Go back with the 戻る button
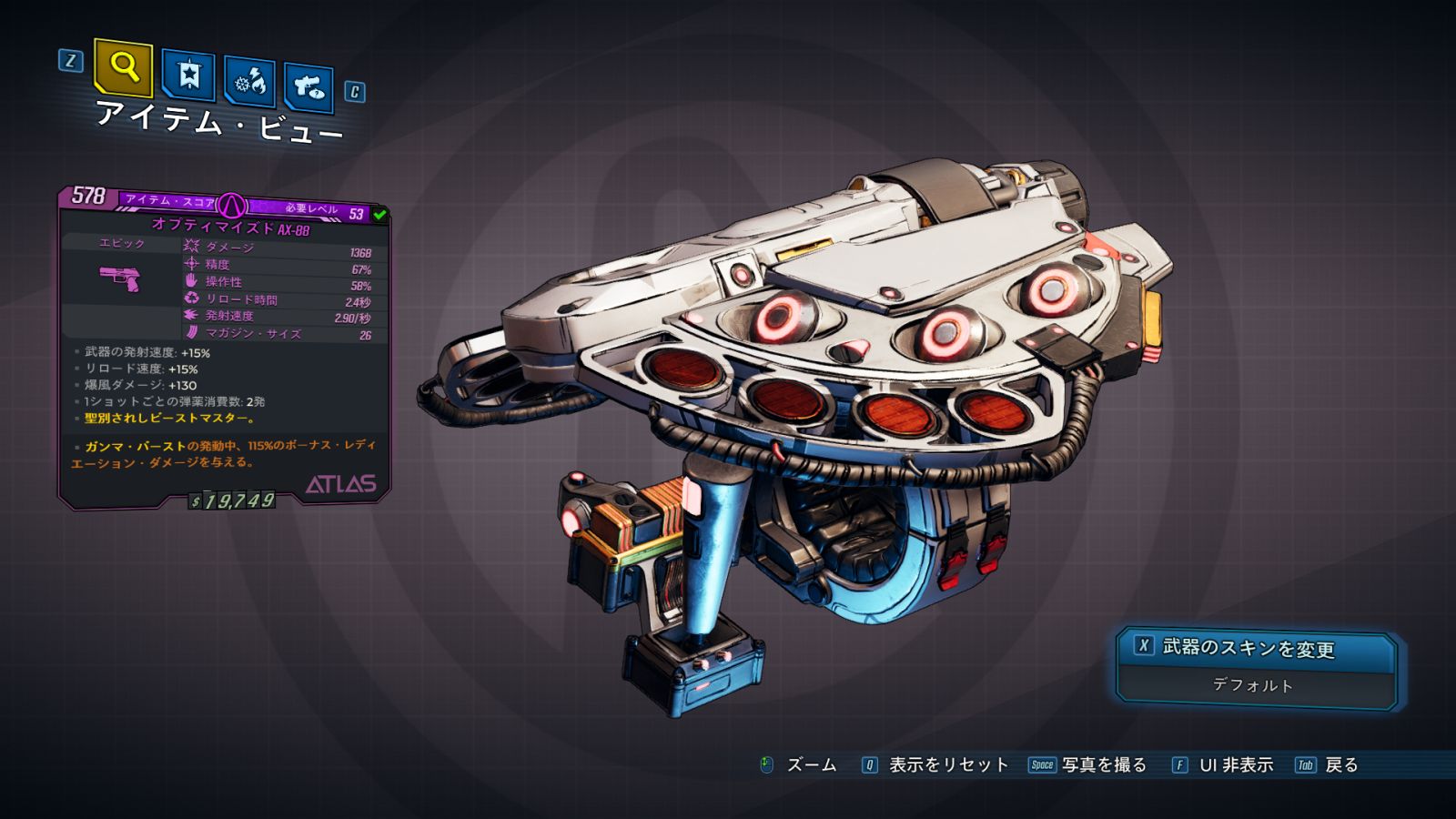Screen dimensions: 1456x819 click(1328, 765)
